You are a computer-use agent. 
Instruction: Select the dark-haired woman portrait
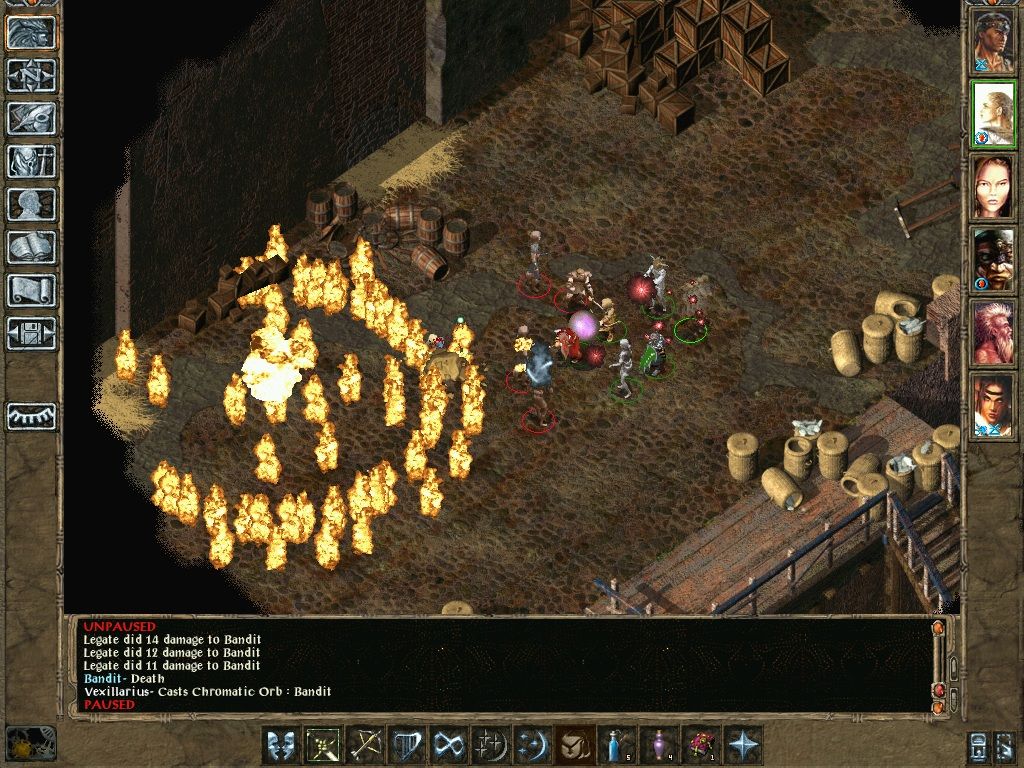pos(994,187)
